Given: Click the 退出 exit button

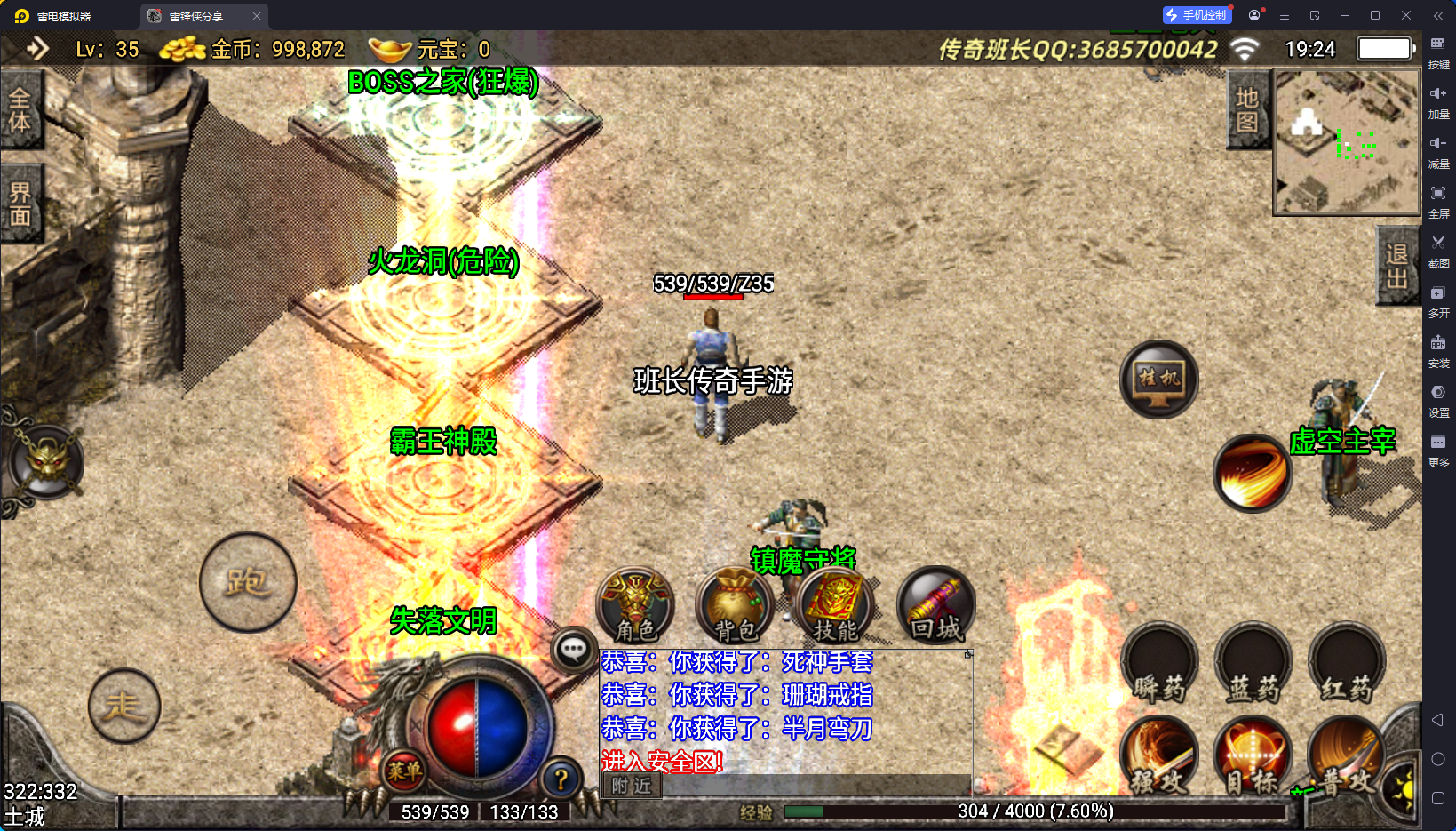Looking at the screenshot, I should point(1396,266).
